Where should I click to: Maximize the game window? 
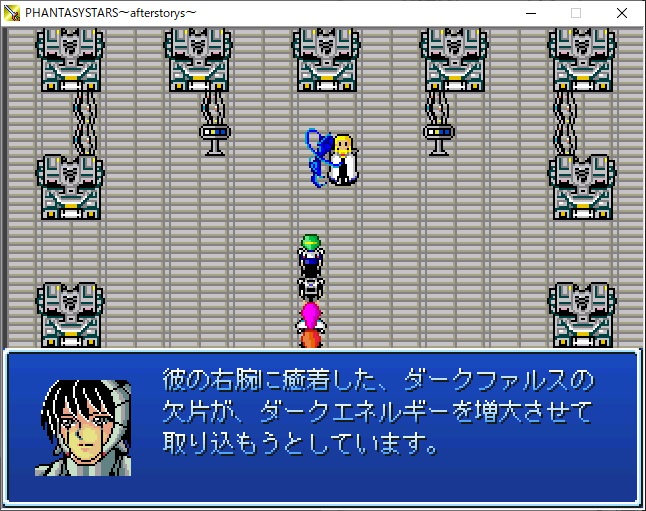coord(576,13)
